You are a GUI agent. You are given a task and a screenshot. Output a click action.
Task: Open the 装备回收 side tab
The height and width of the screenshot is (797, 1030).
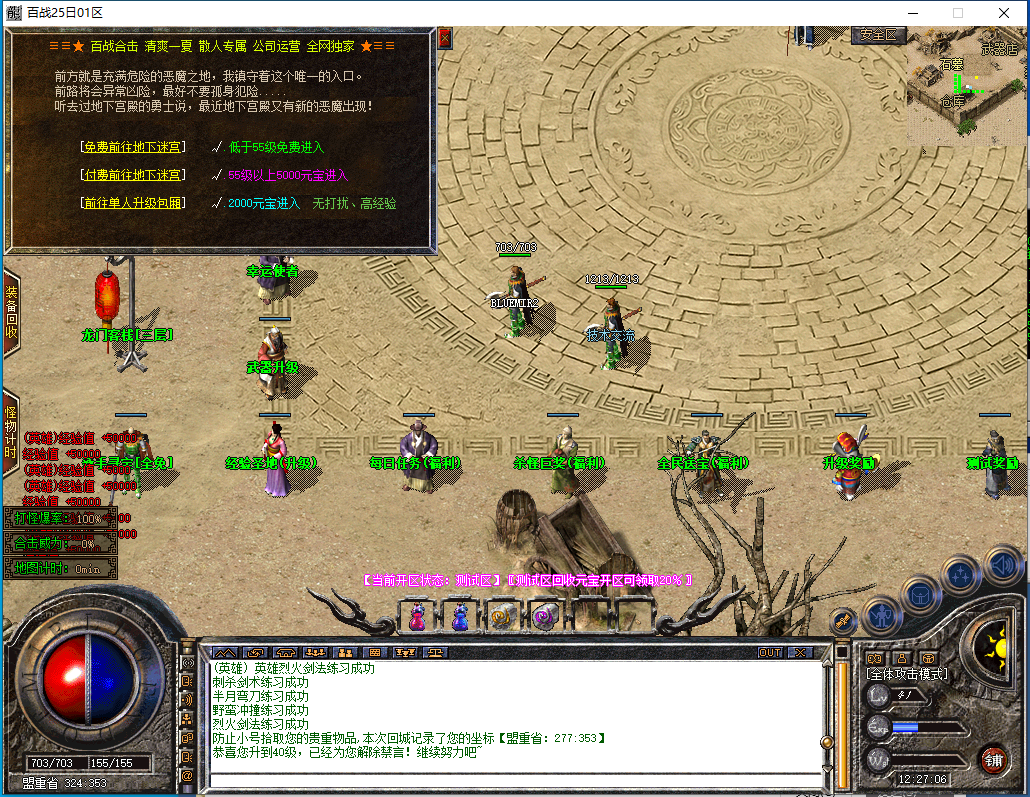pos(11,312)
